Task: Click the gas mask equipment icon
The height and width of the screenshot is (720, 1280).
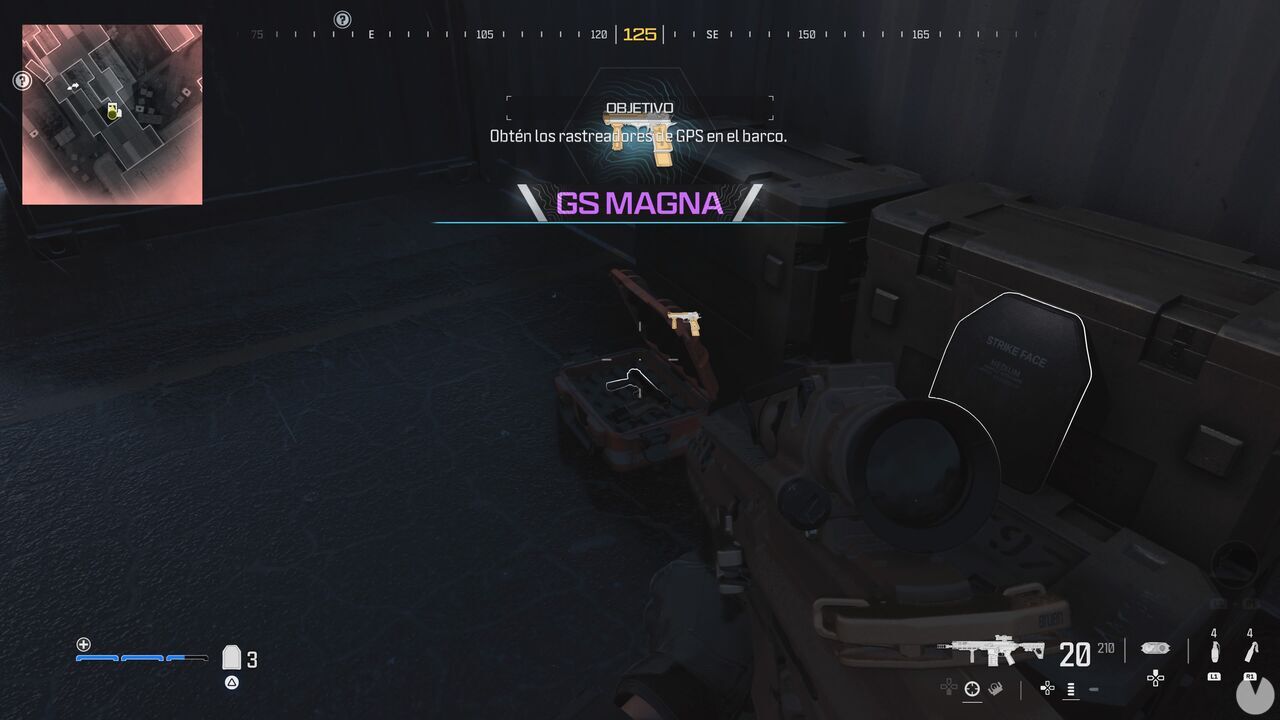Action: point(1155,647)
